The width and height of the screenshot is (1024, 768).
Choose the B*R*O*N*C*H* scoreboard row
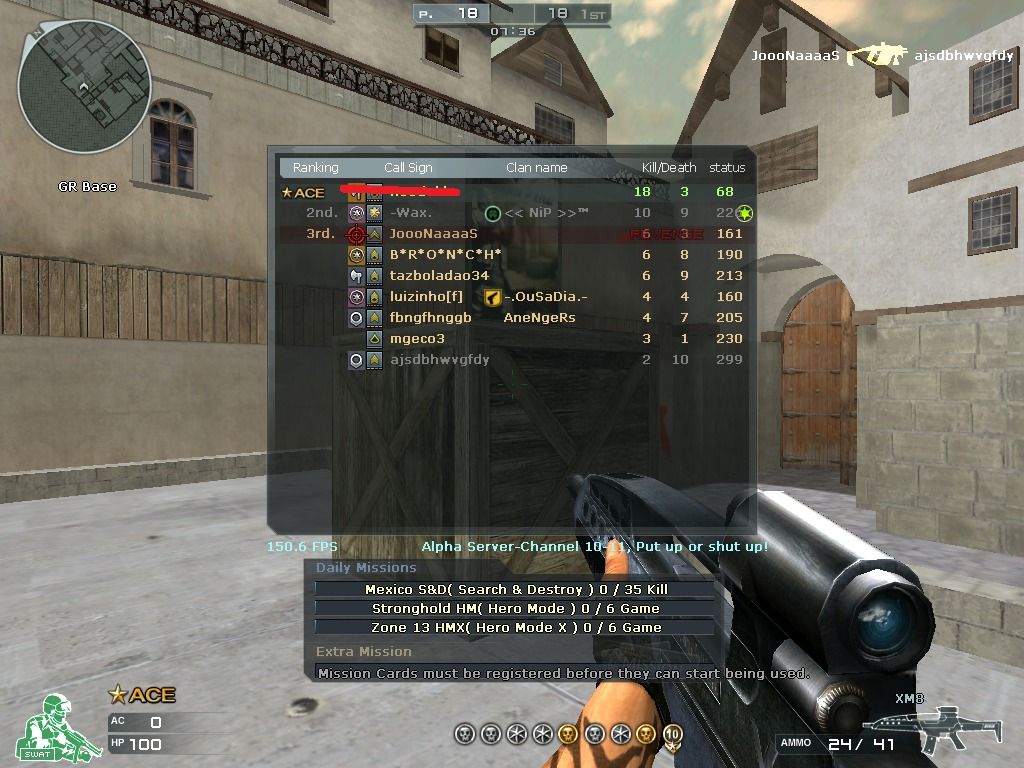click(x=445, y=255)
